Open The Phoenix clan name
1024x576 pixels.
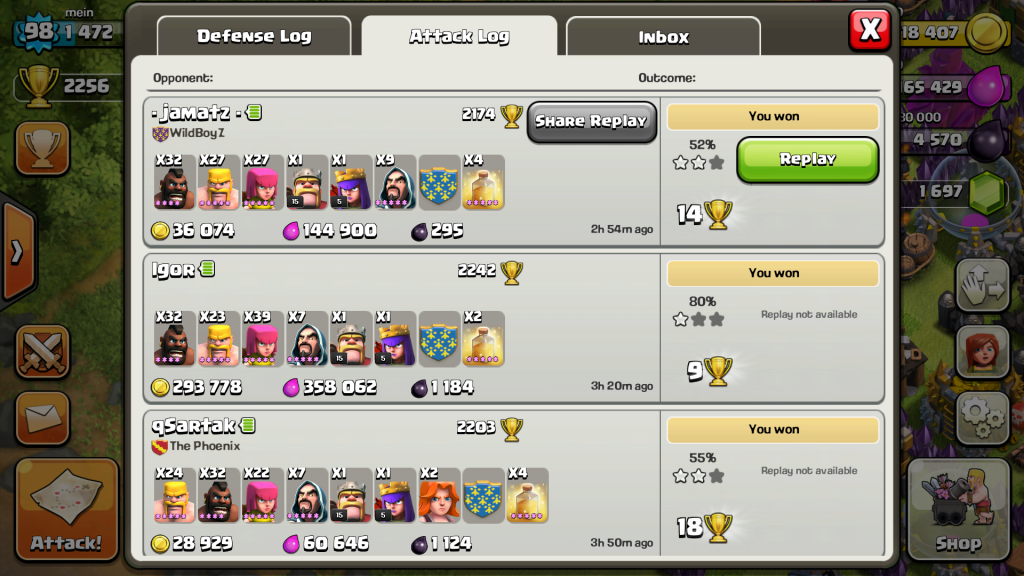204,446
